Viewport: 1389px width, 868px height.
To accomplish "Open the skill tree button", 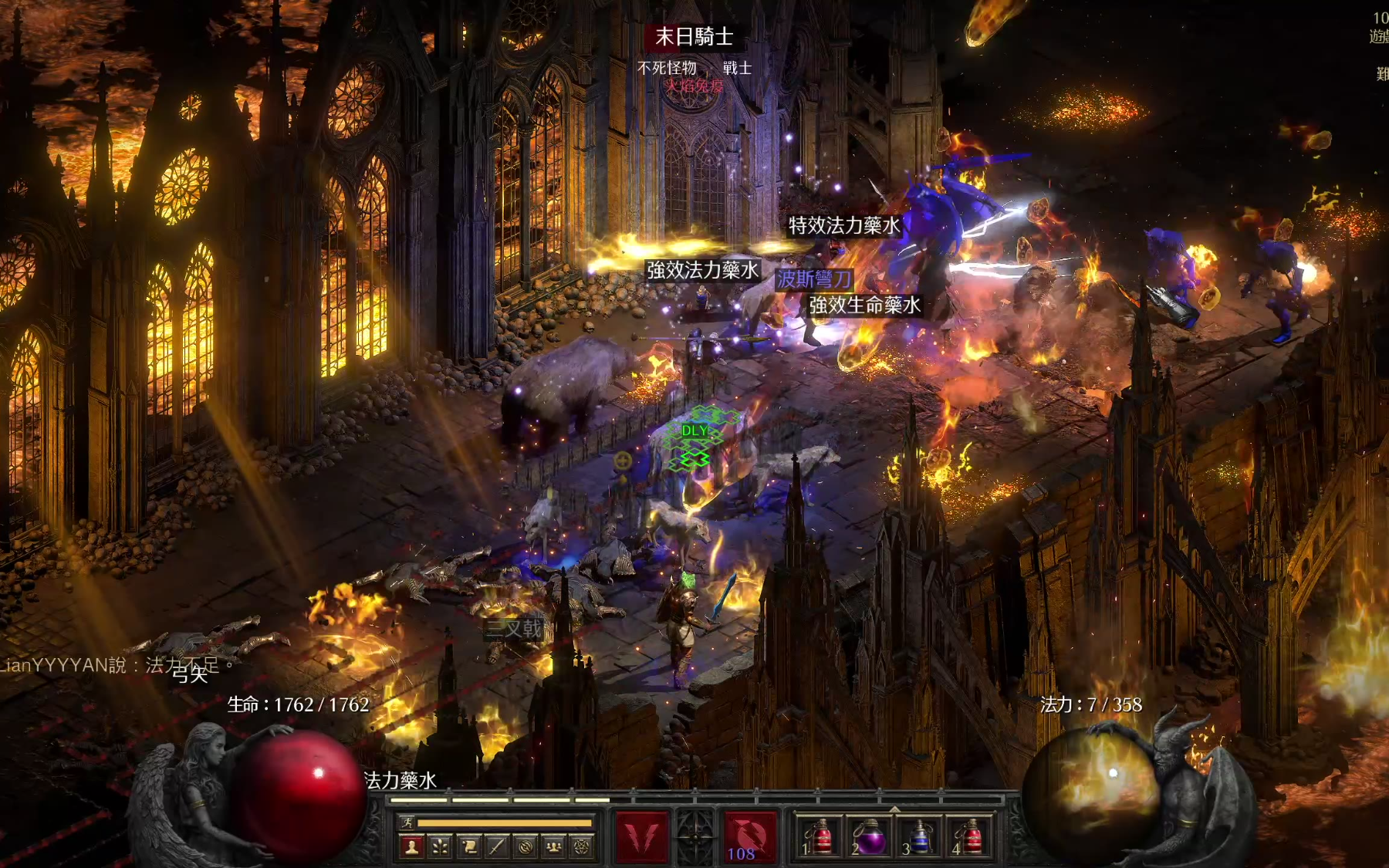I will (x=441, y=847).
